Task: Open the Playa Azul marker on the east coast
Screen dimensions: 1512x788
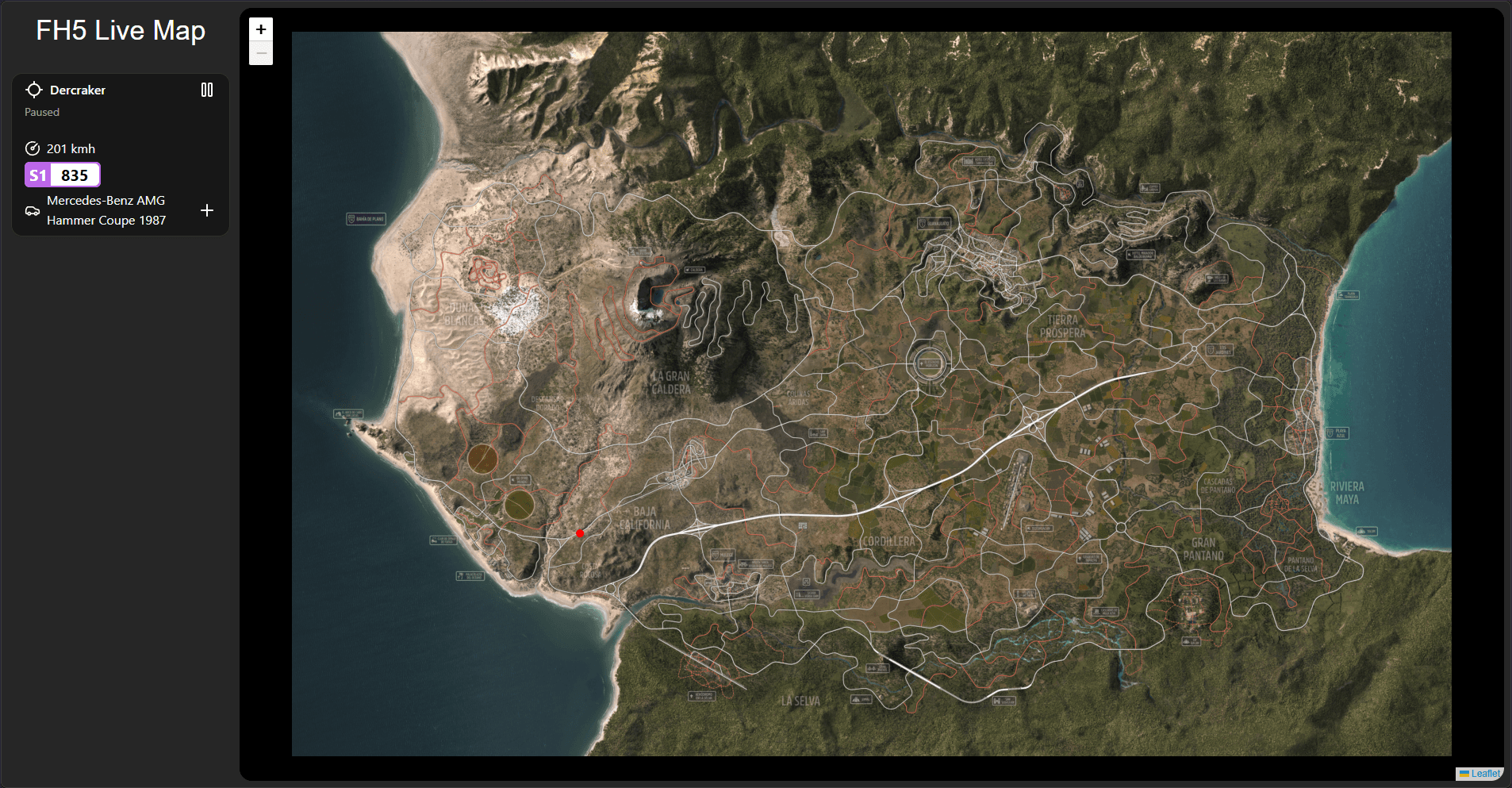Action: coord(1337,432)
